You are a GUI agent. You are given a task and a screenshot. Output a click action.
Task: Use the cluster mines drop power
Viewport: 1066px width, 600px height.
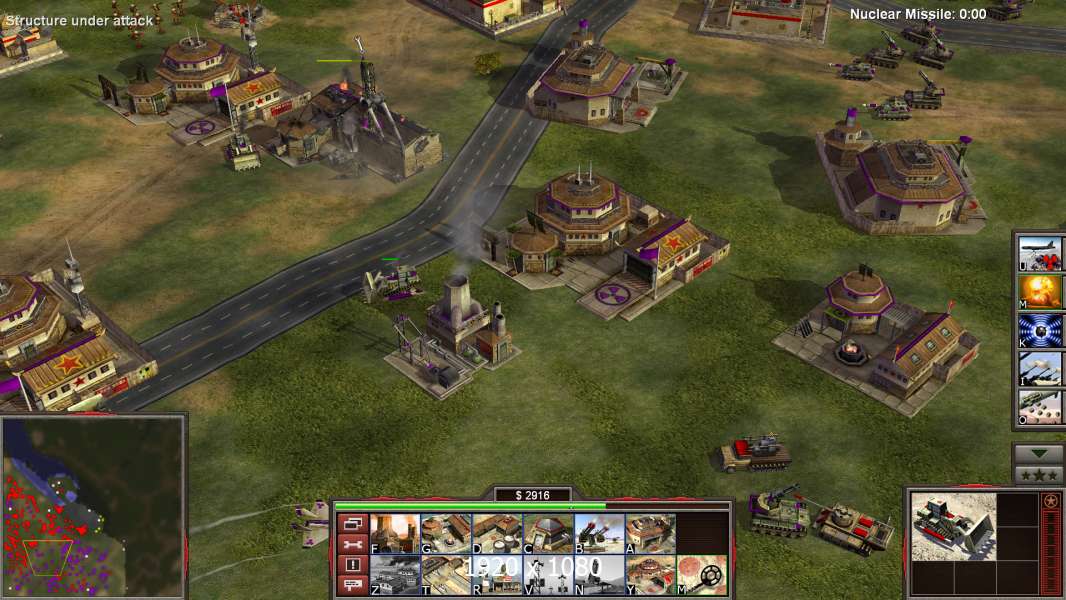[1040, 406]
